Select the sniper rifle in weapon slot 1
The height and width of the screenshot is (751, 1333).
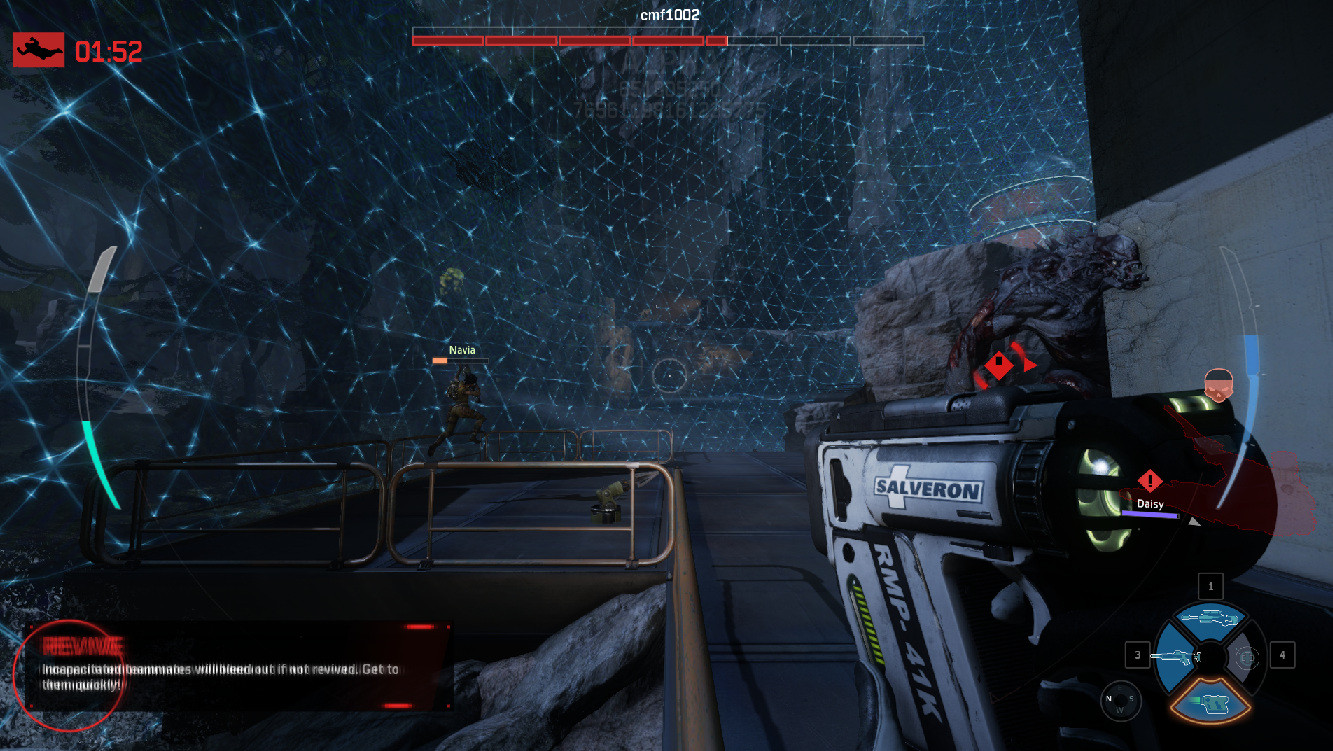tap(1210, 618)
